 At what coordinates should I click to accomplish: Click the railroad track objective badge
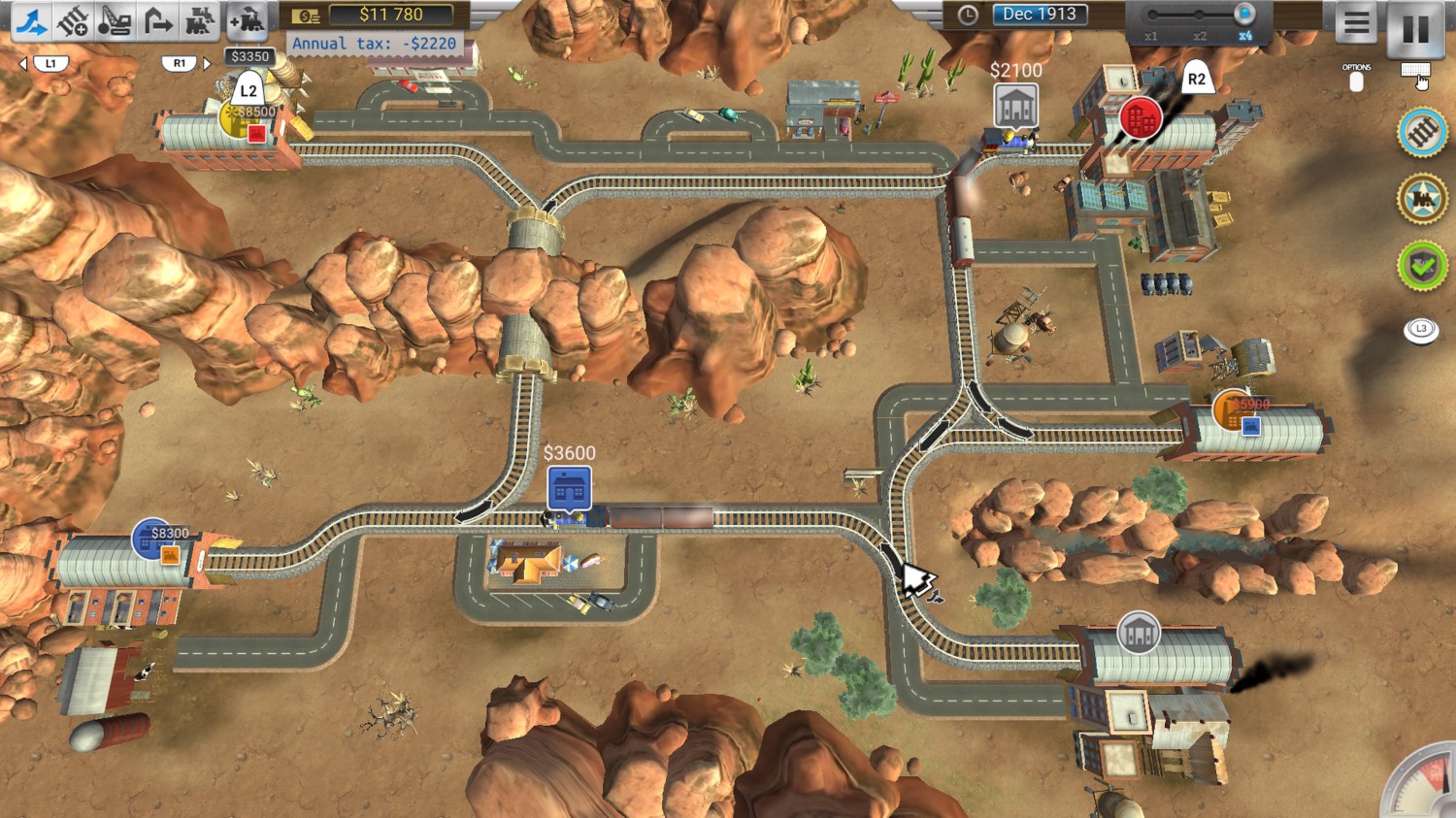pyautogui.click(x=1422, y=133)
